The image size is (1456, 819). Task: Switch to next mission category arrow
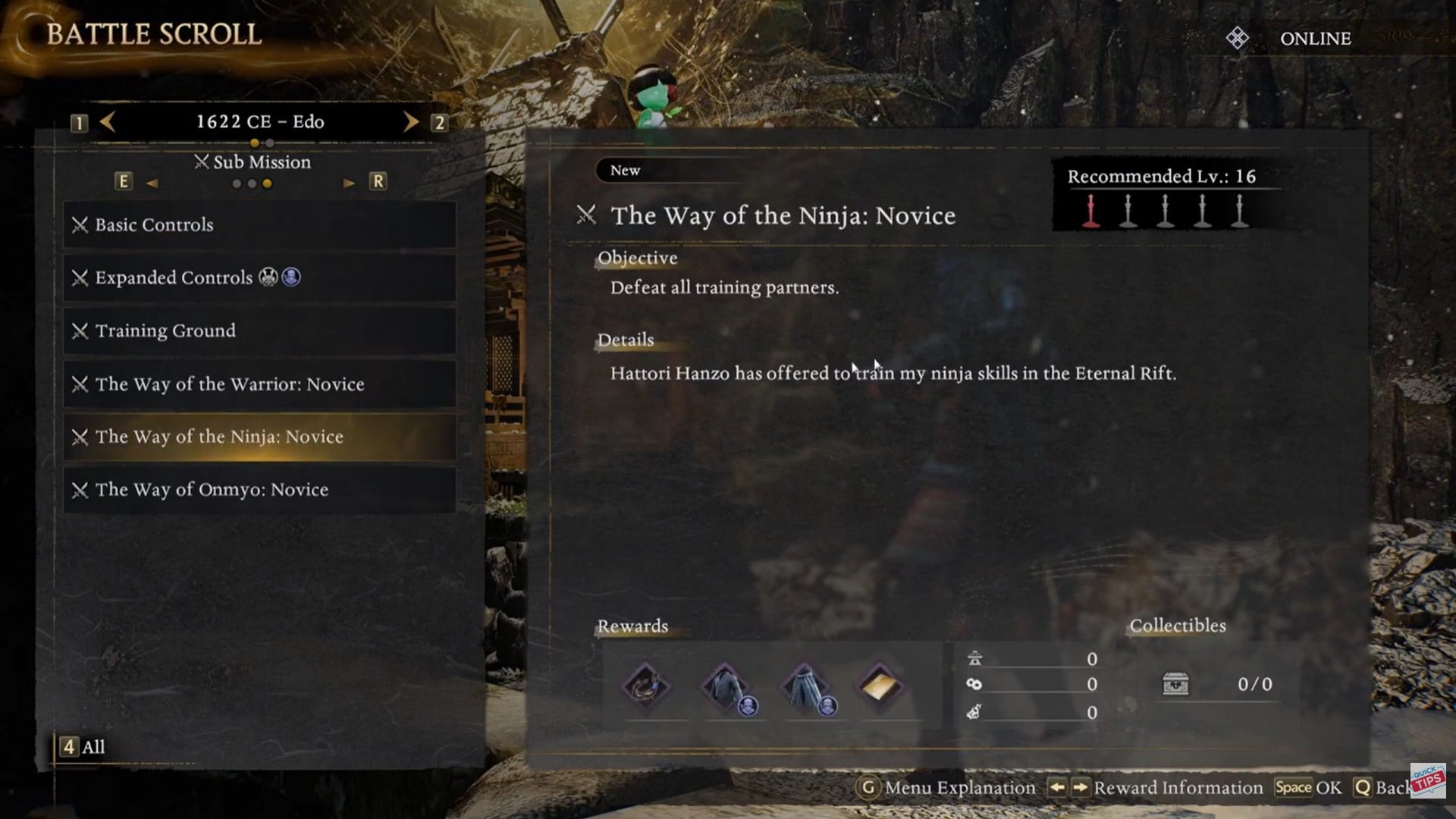pyautogui.click(x=349, y=183)
